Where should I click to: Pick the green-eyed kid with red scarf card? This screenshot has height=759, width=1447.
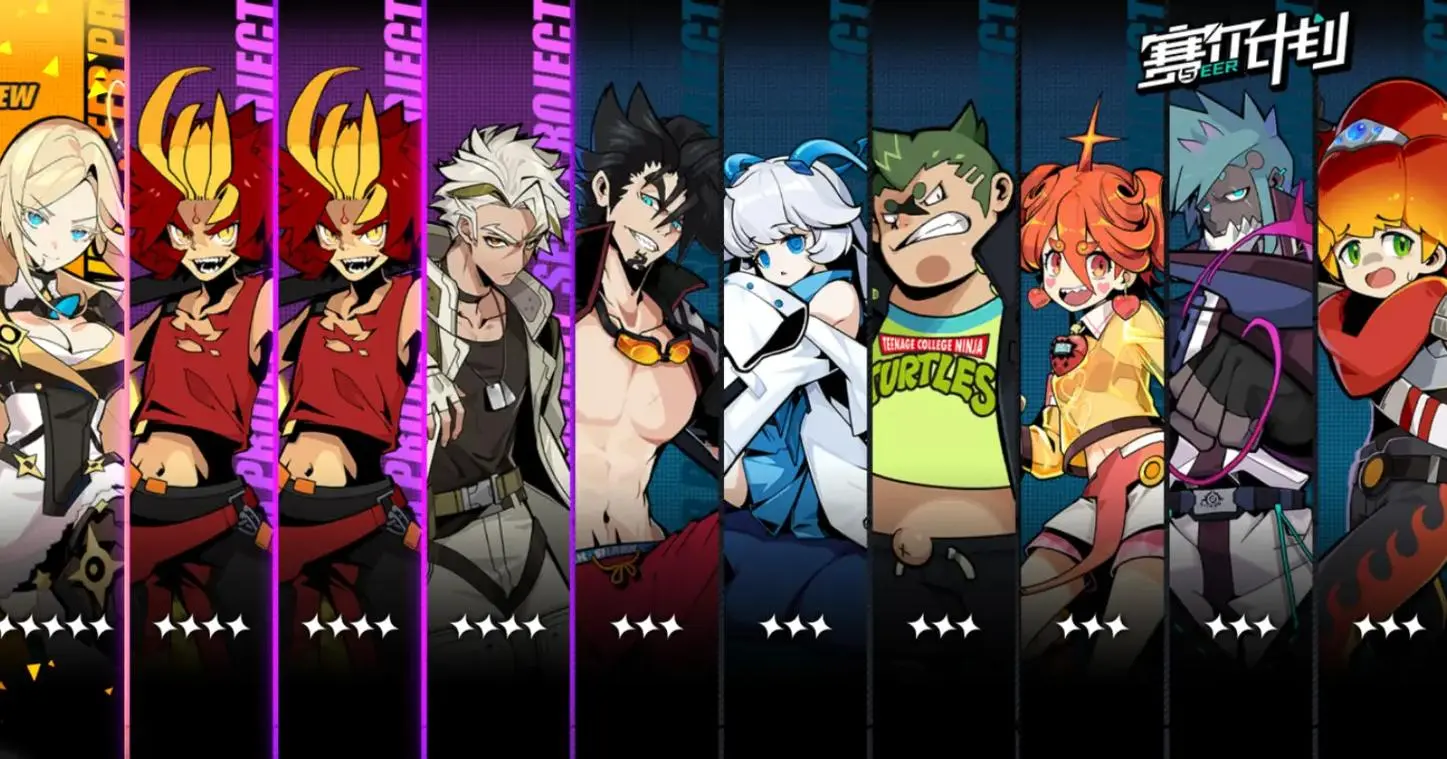click(x=1385, y=380)
